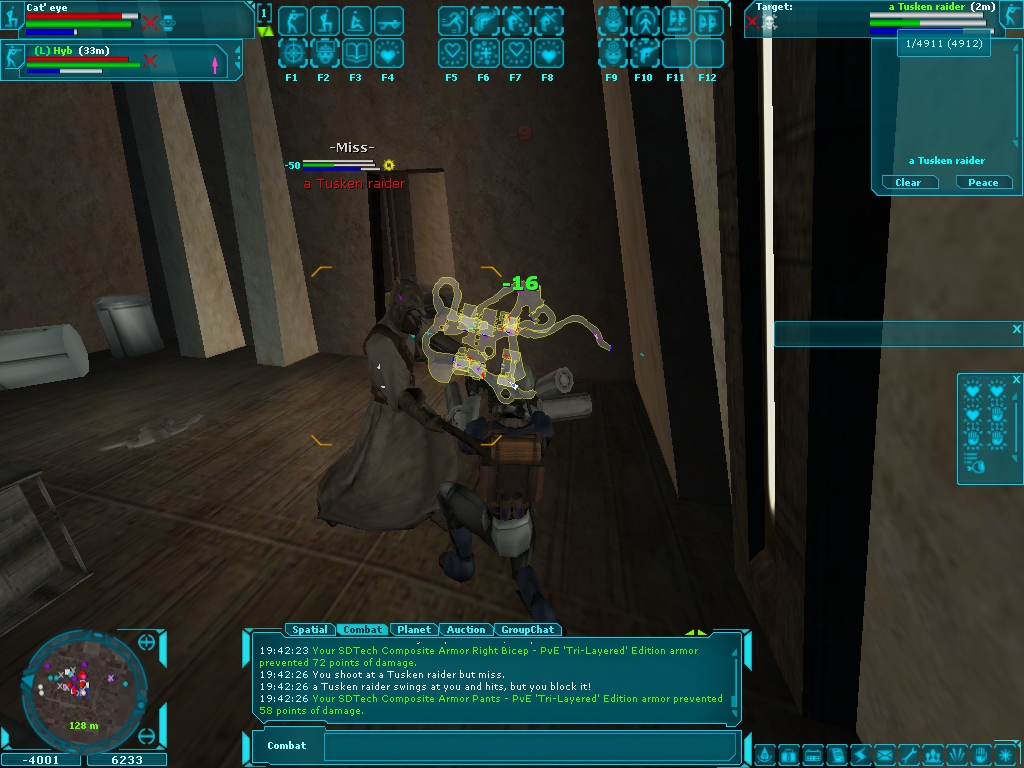Activate the running figure ability above F5
The height and width of the screenshot is (768, 1024).
pos(452,21)
